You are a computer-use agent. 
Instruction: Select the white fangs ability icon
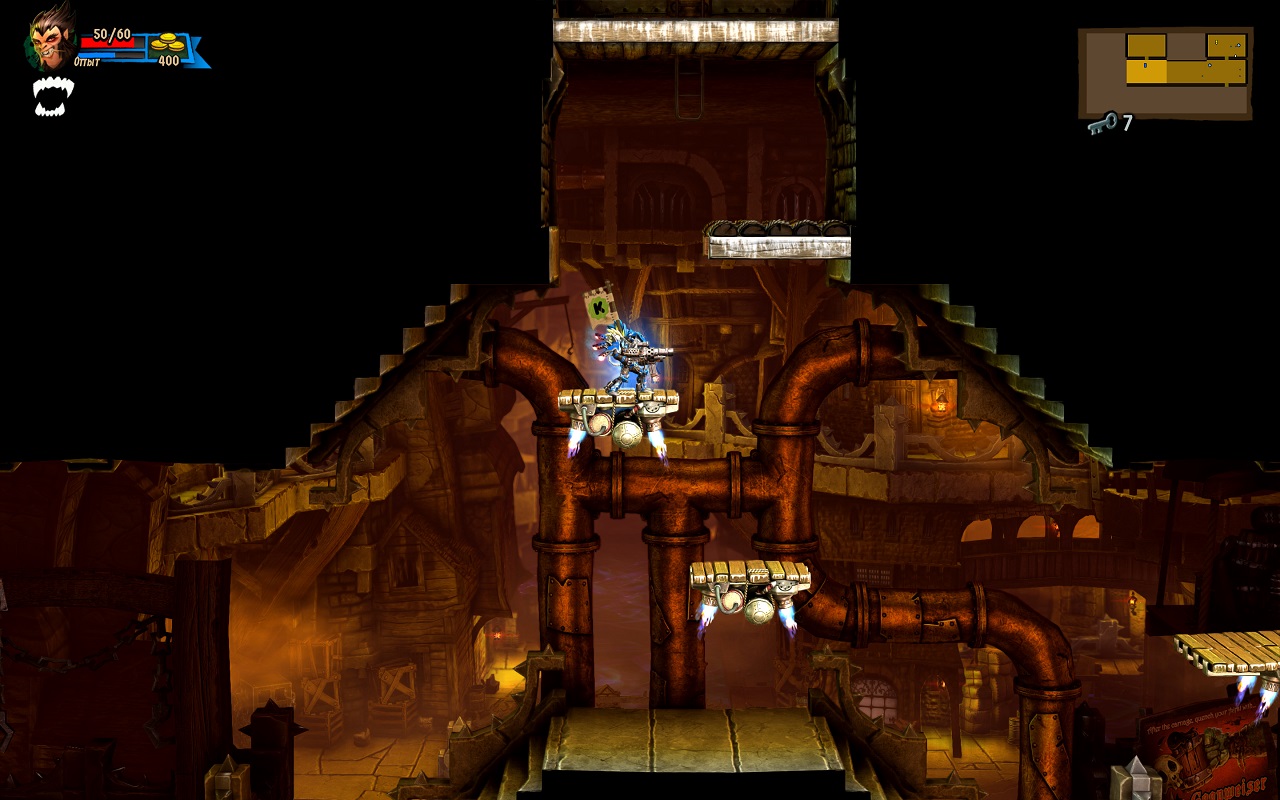(53, 96)
